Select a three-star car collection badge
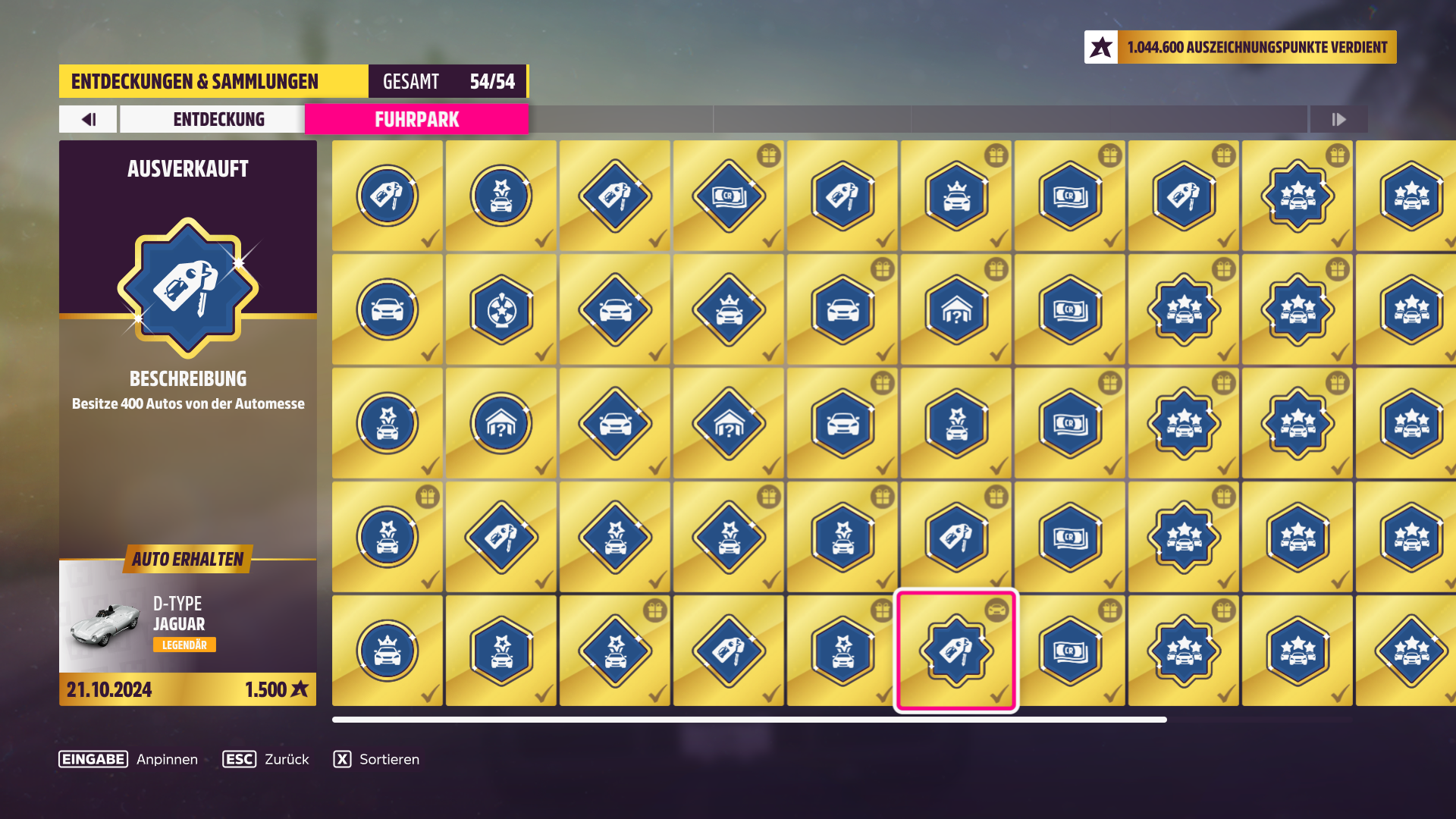The height and width of the screenshot is (819, 1456). (x=1298, y=196)
